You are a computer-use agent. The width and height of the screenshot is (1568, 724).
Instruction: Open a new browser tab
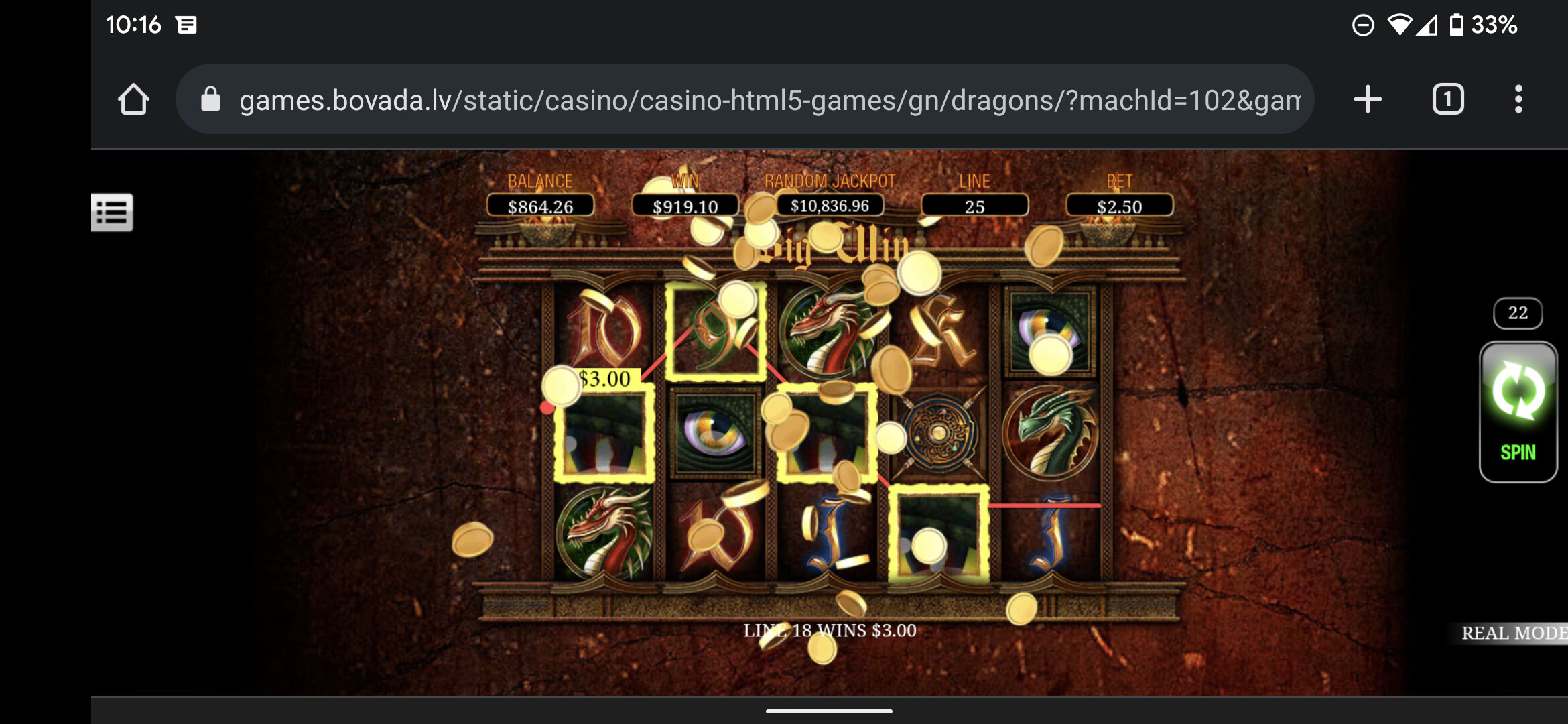[x=1368, y=100]
